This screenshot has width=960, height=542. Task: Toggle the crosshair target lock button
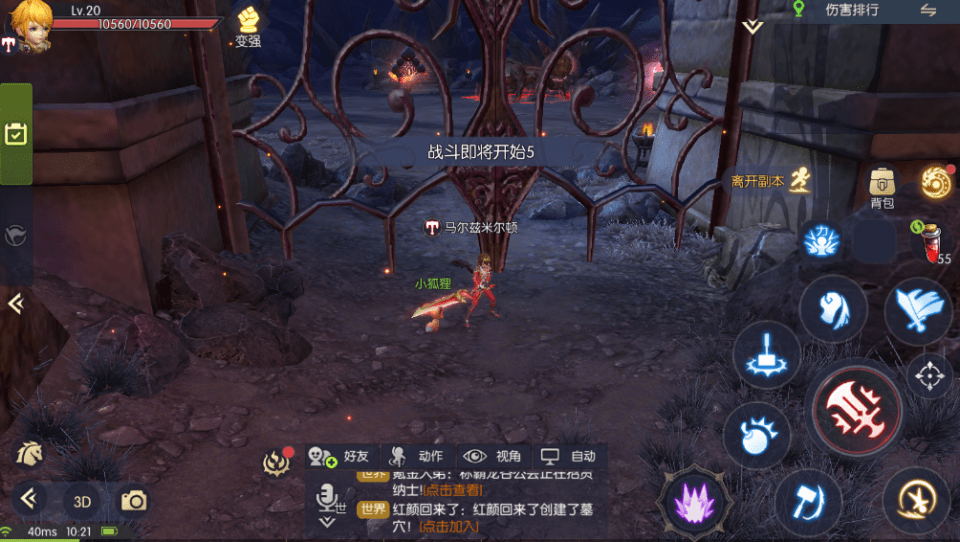[929, 376]
